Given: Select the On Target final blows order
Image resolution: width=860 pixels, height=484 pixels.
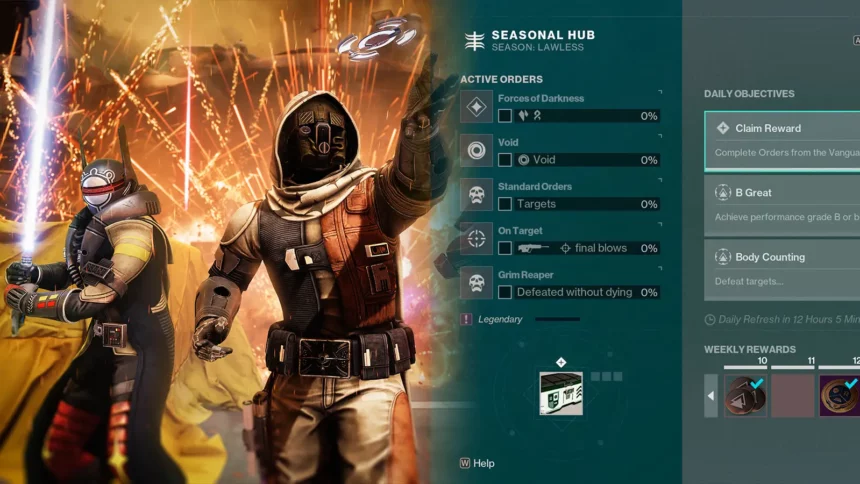Looking at the screenshot, I should 560,239.
